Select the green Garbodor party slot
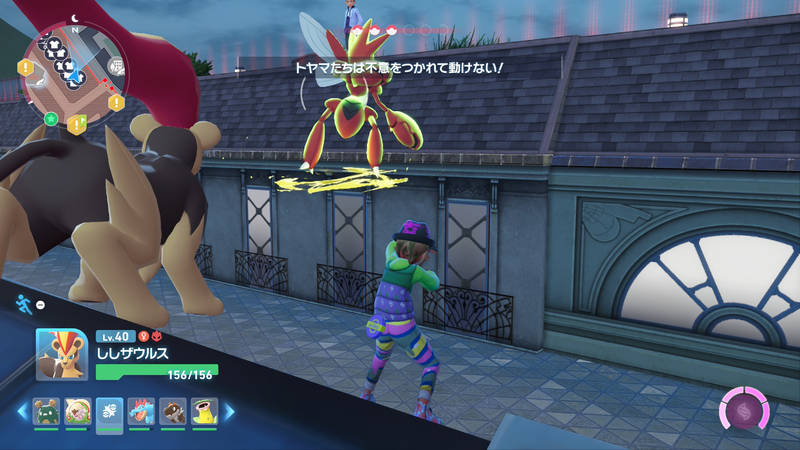The width and height of the screenshot is (800, 450). [46, 411]
